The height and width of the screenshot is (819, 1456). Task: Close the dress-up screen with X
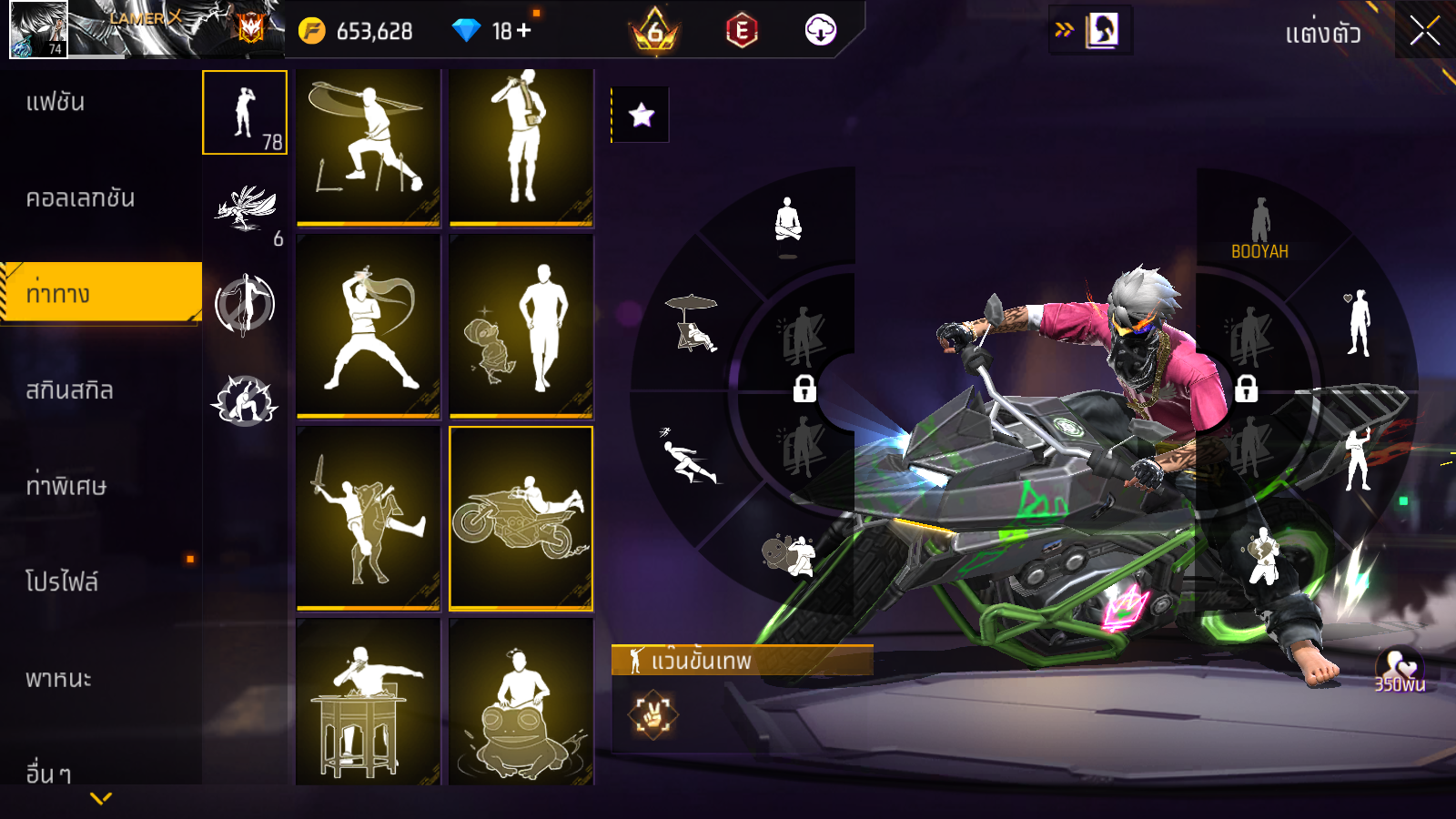tap(1424, 32)
